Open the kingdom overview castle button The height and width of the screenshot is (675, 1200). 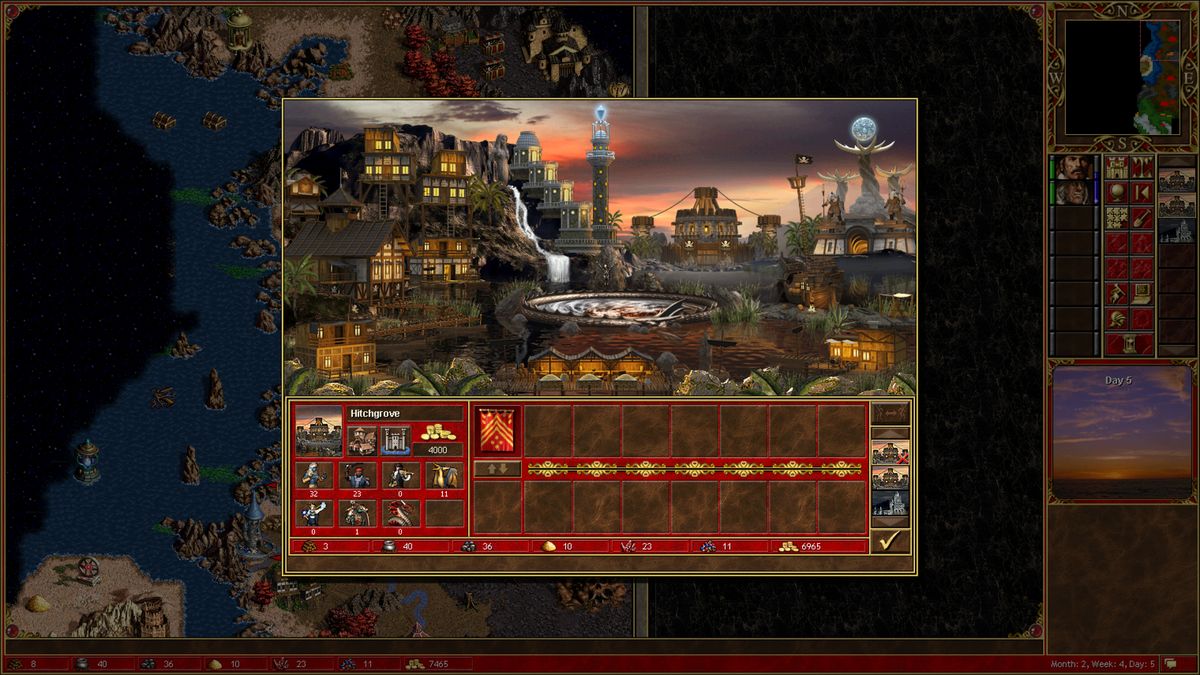1116,167
